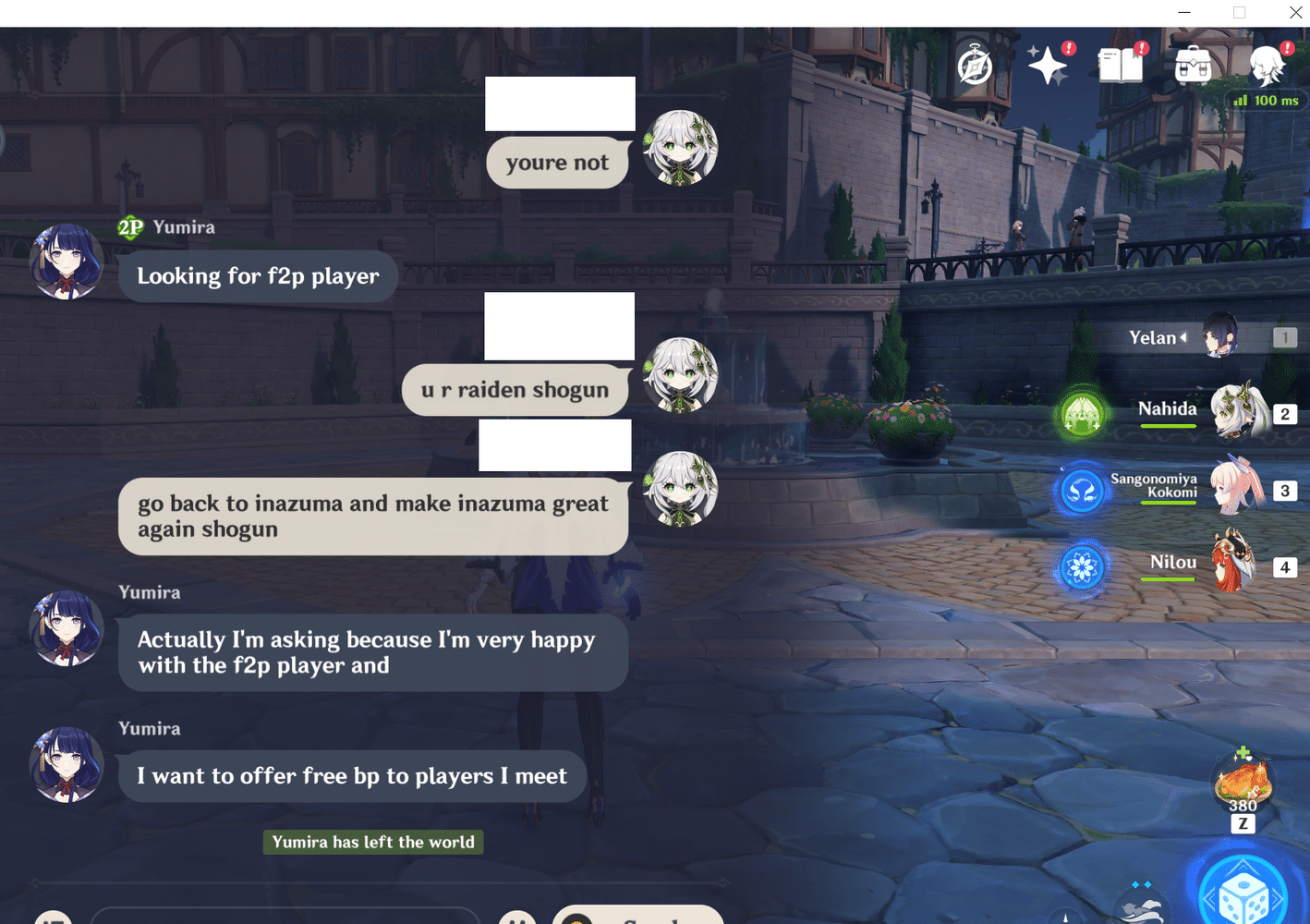Screen dimensions: 1310x924
Task: Click Sangonomiya Kokomi's hydro skill icon
Action: (1081, 491)
